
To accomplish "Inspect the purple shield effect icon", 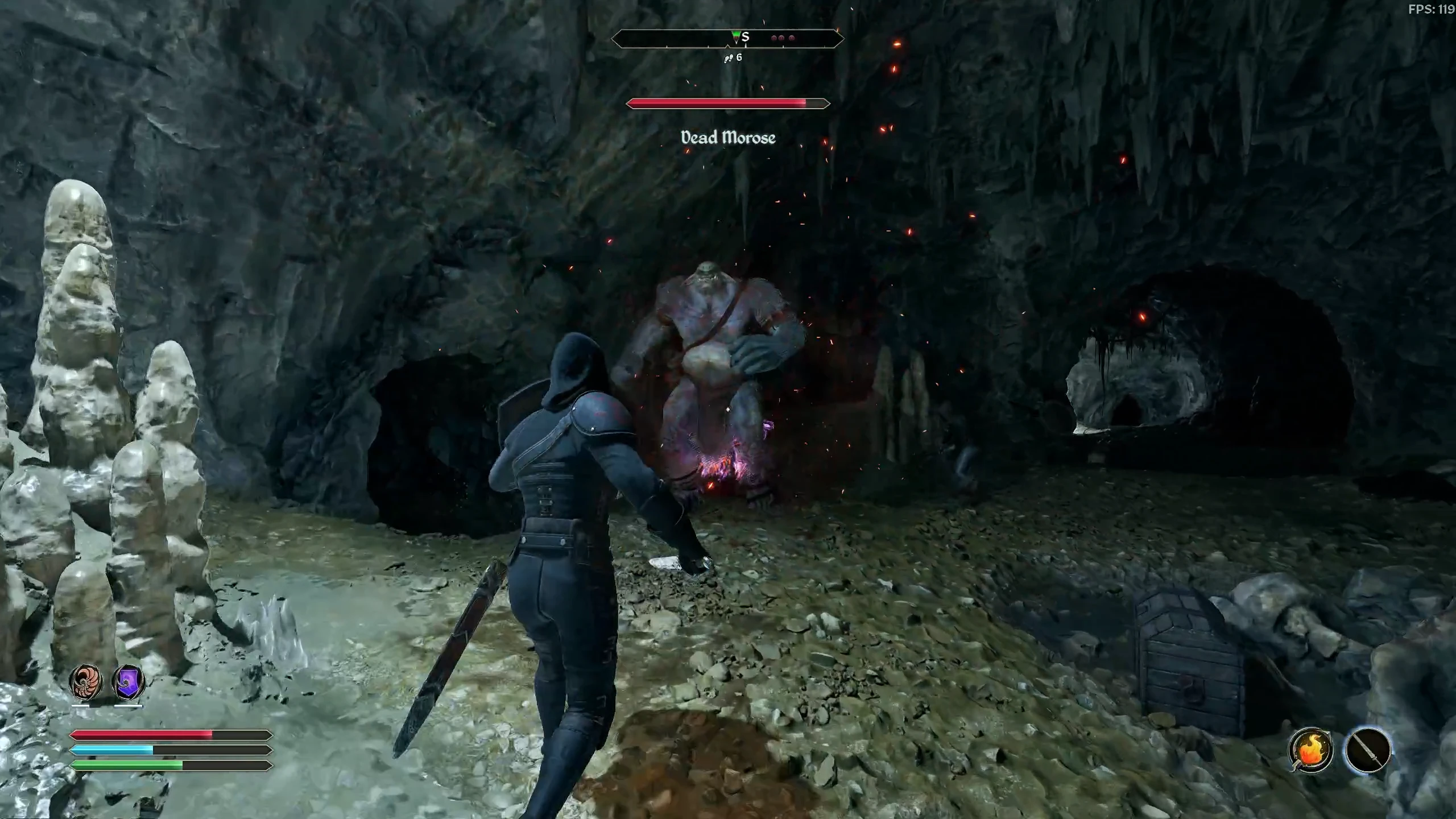I will (x=129, y=682).
